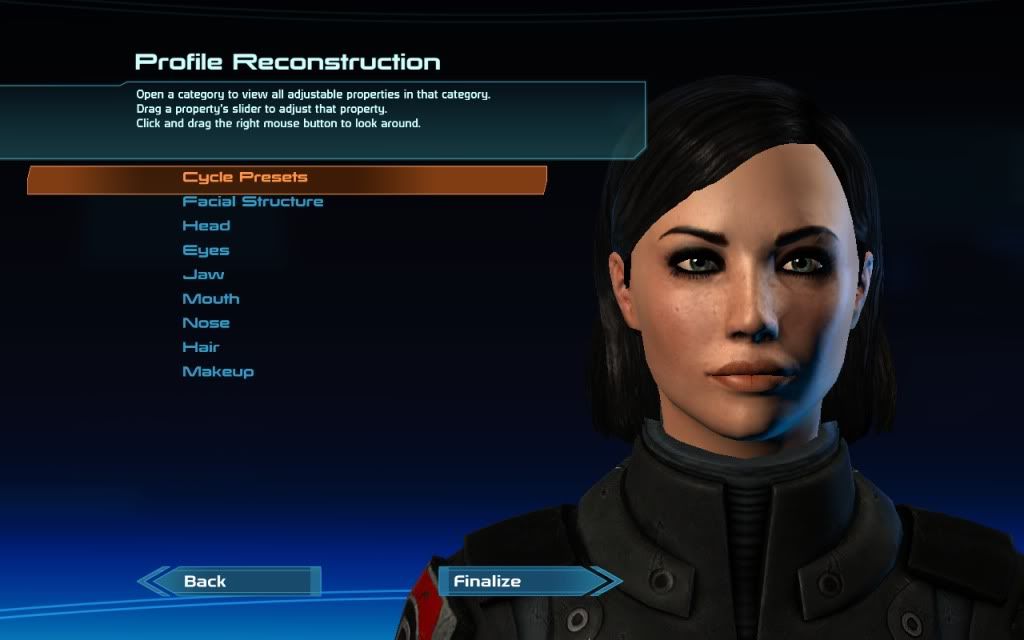
Task: Open the Mouth adjustments
Action: pyautogui.click(x=211, y=299)
